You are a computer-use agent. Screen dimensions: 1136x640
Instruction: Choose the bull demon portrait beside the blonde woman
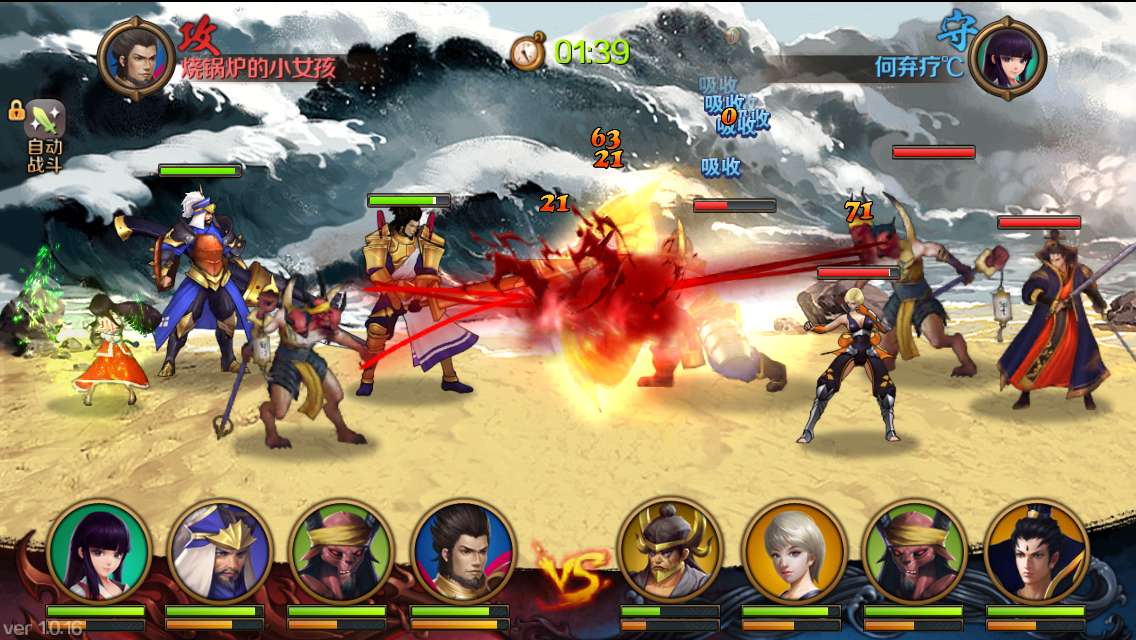click(914, 552)
